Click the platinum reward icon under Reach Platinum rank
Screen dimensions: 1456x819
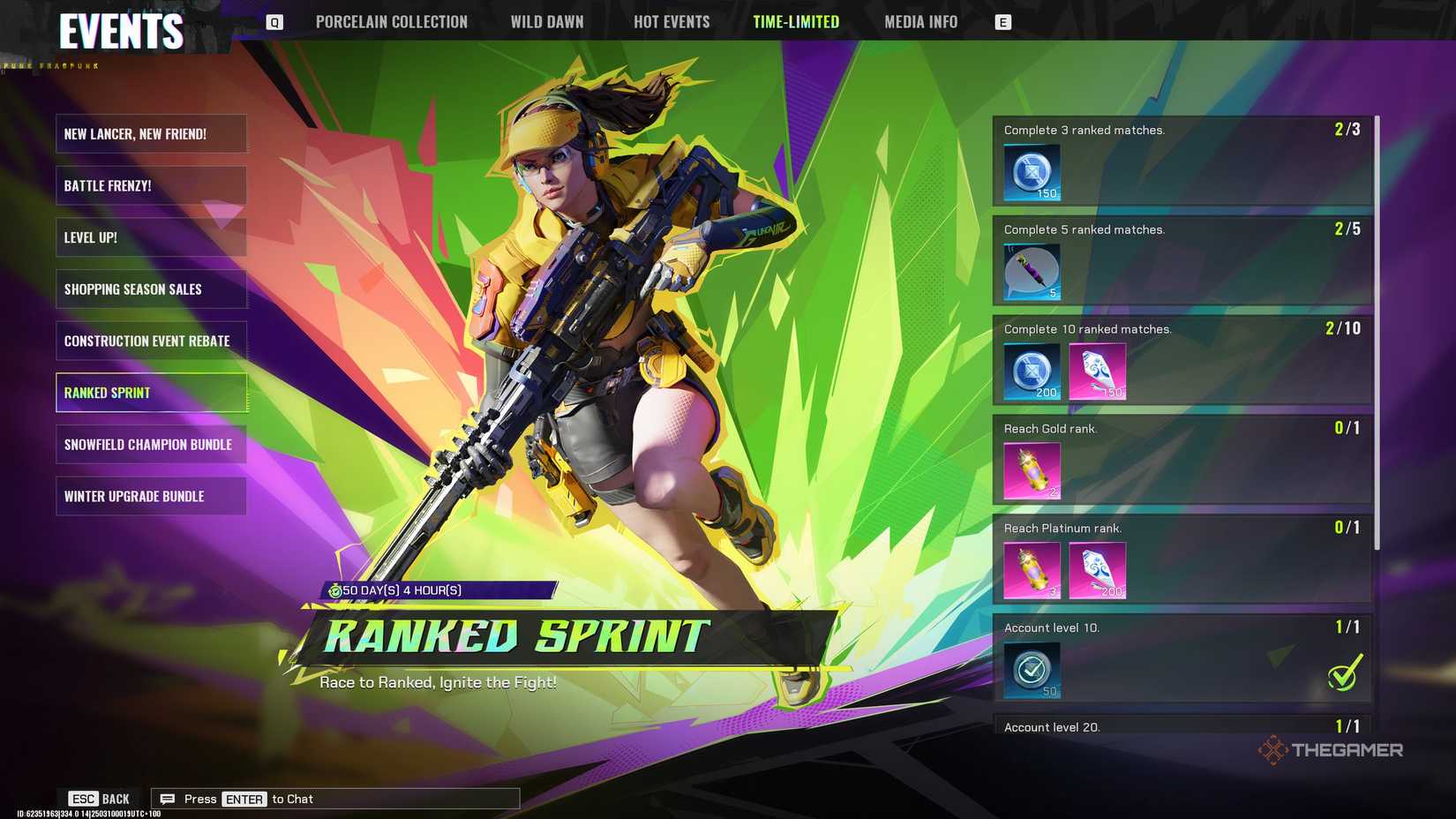pyautogui.click(x=1097, y=571)
